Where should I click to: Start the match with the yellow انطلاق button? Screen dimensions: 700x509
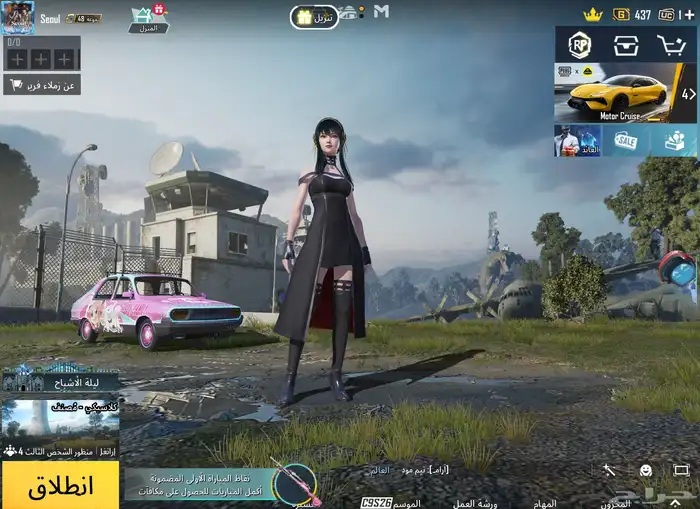pos(60,486)
